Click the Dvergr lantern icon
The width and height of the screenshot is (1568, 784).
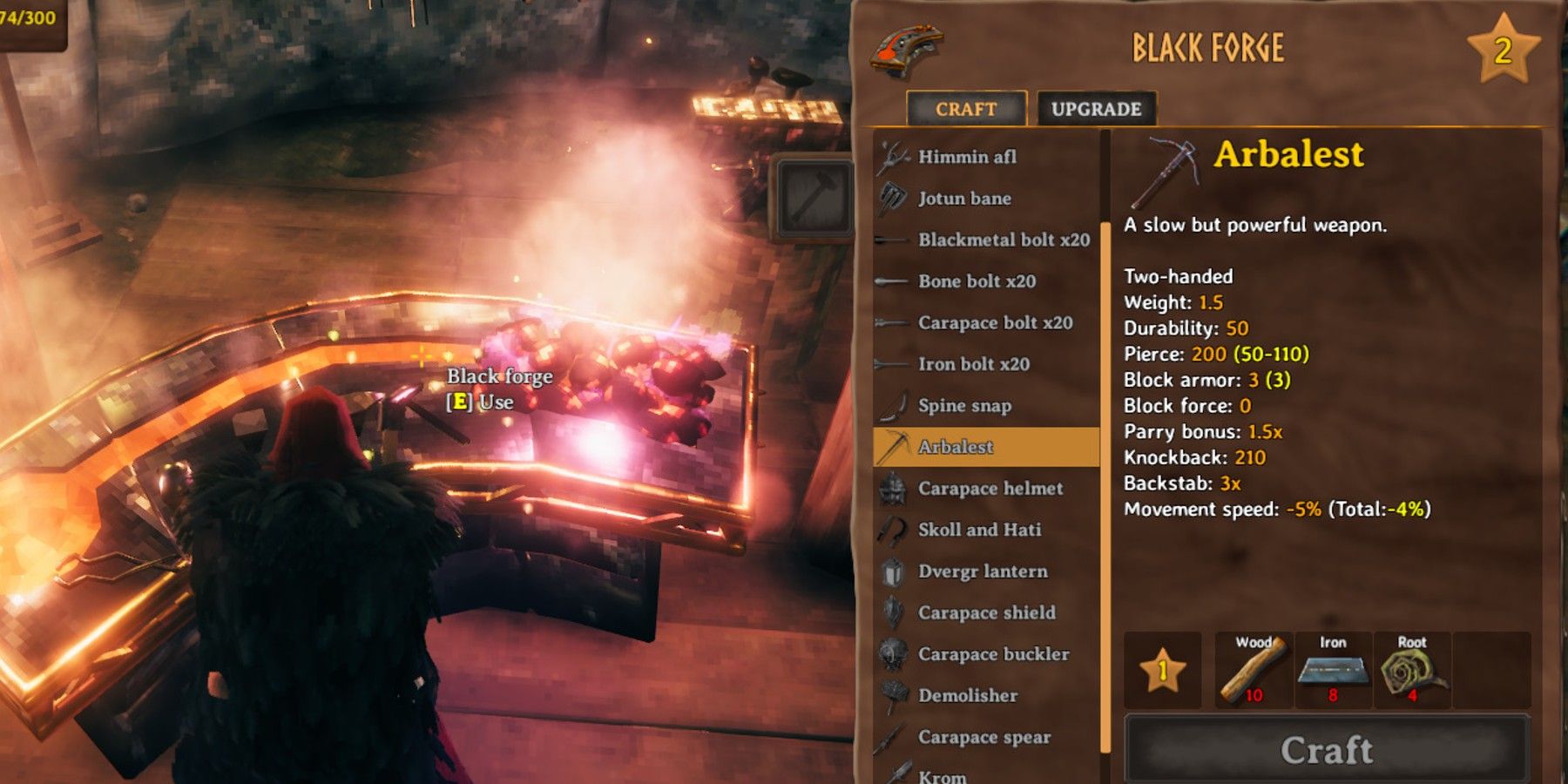tap(894, 571)
